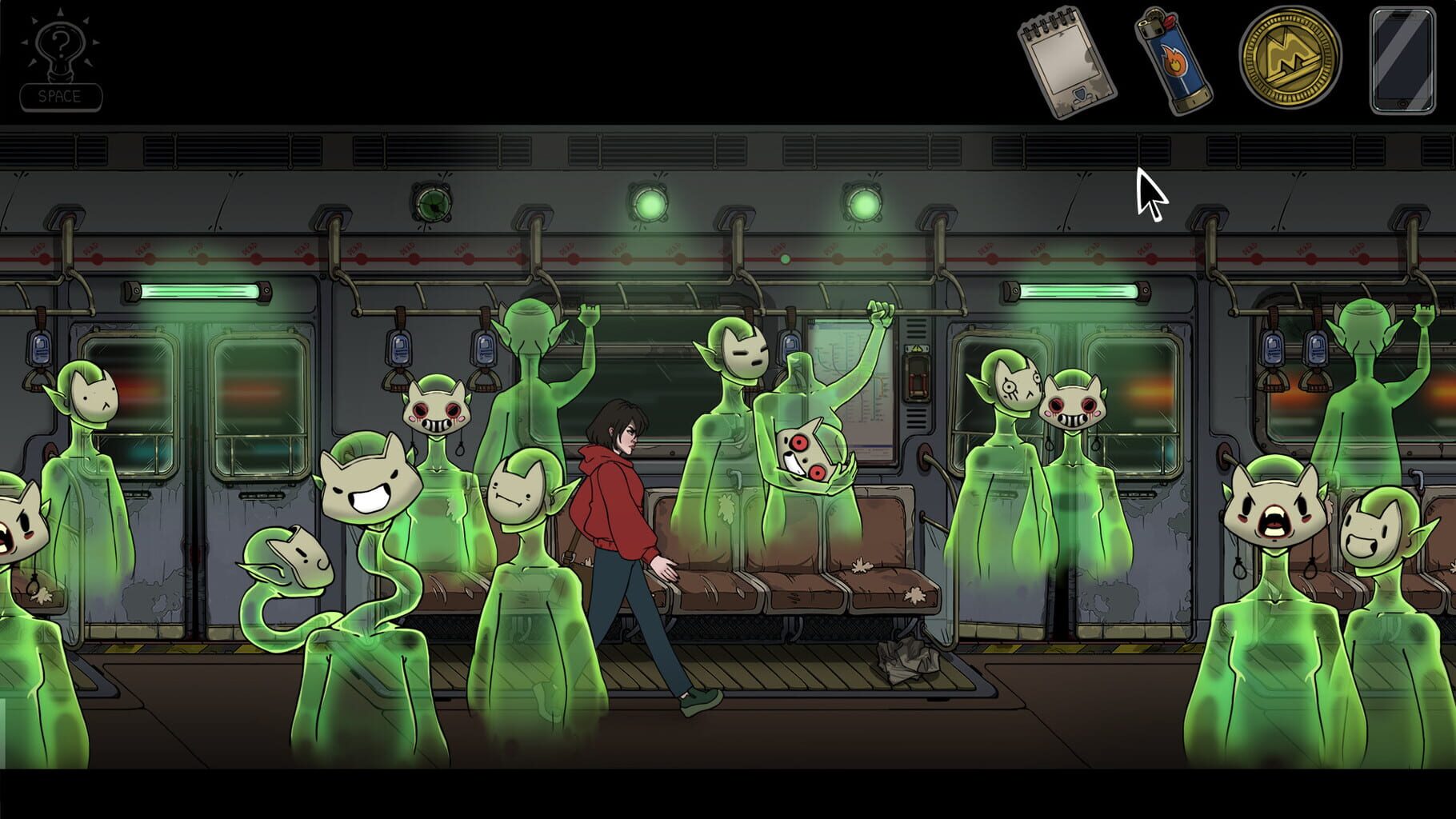Viewport: 1456px width, 819px height.
Task: Select the lighter from the inventory
Action: (1174, 60)
